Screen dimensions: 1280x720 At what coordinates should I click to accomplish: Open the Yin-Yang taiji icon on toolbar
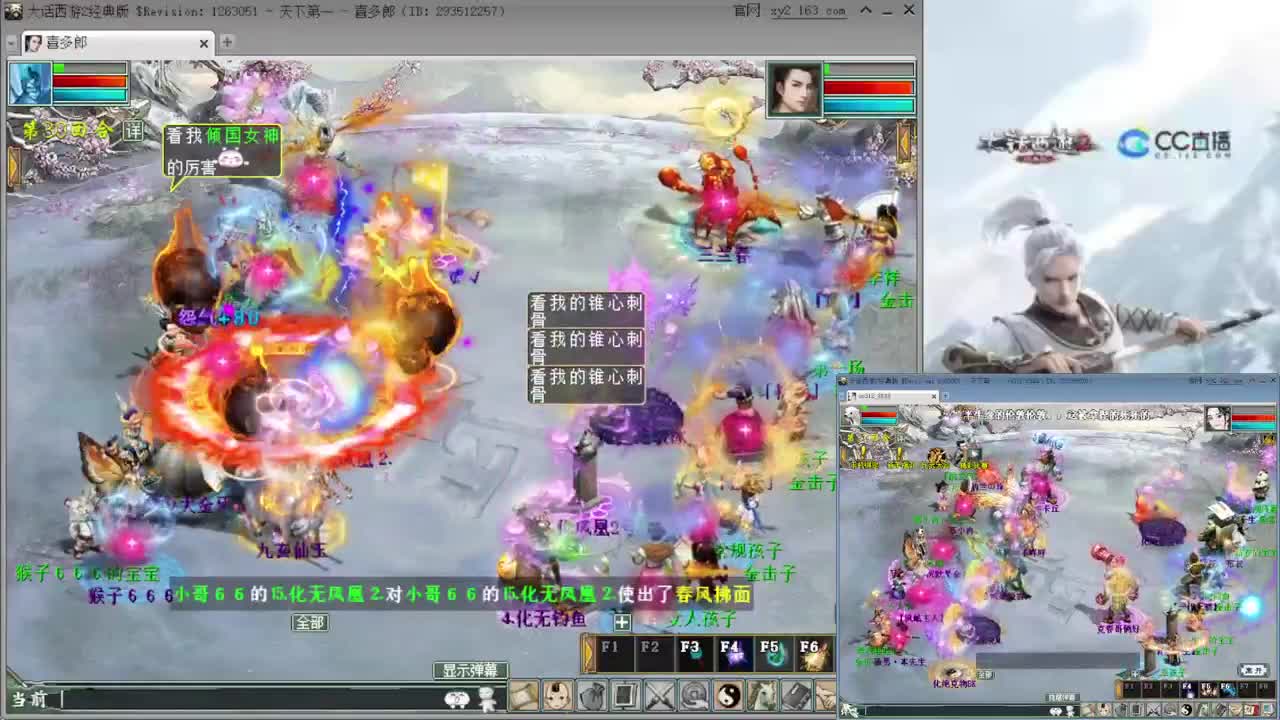coord(727,696)
